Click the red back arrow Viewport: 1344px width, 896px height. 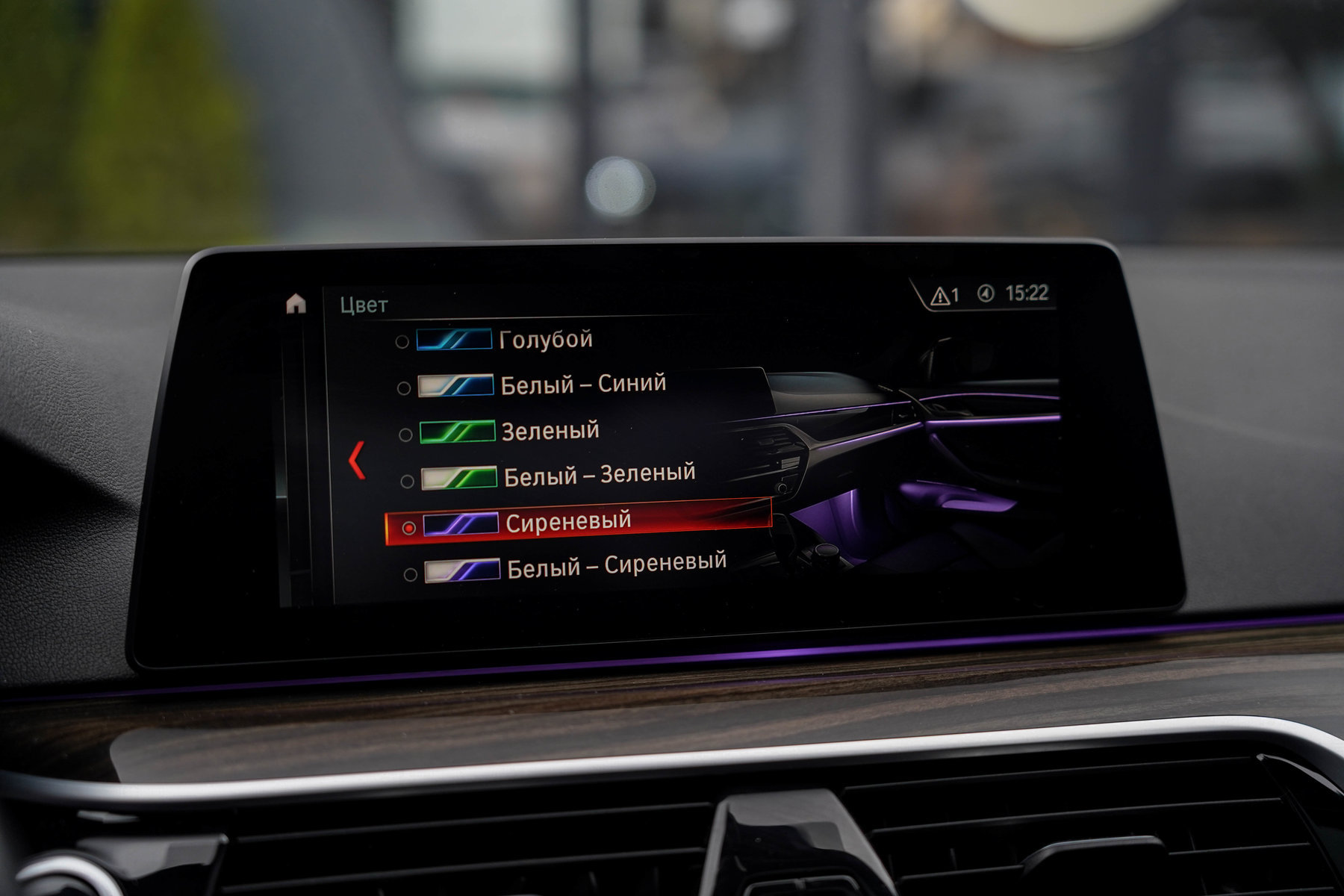click(x=357, y=460)
